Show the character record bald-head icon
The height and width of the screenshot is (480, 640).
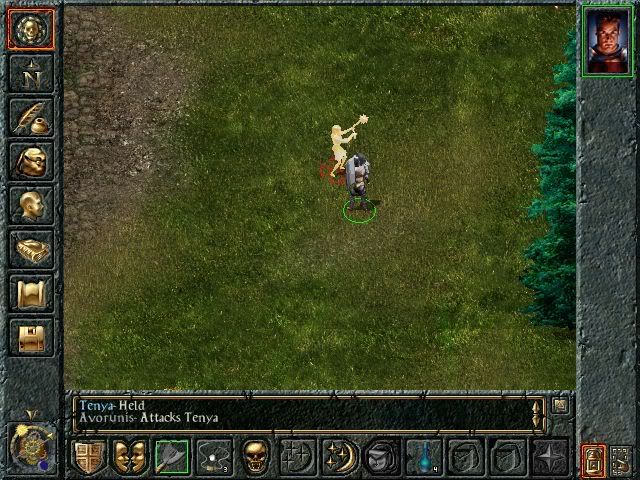pos(30,205)
